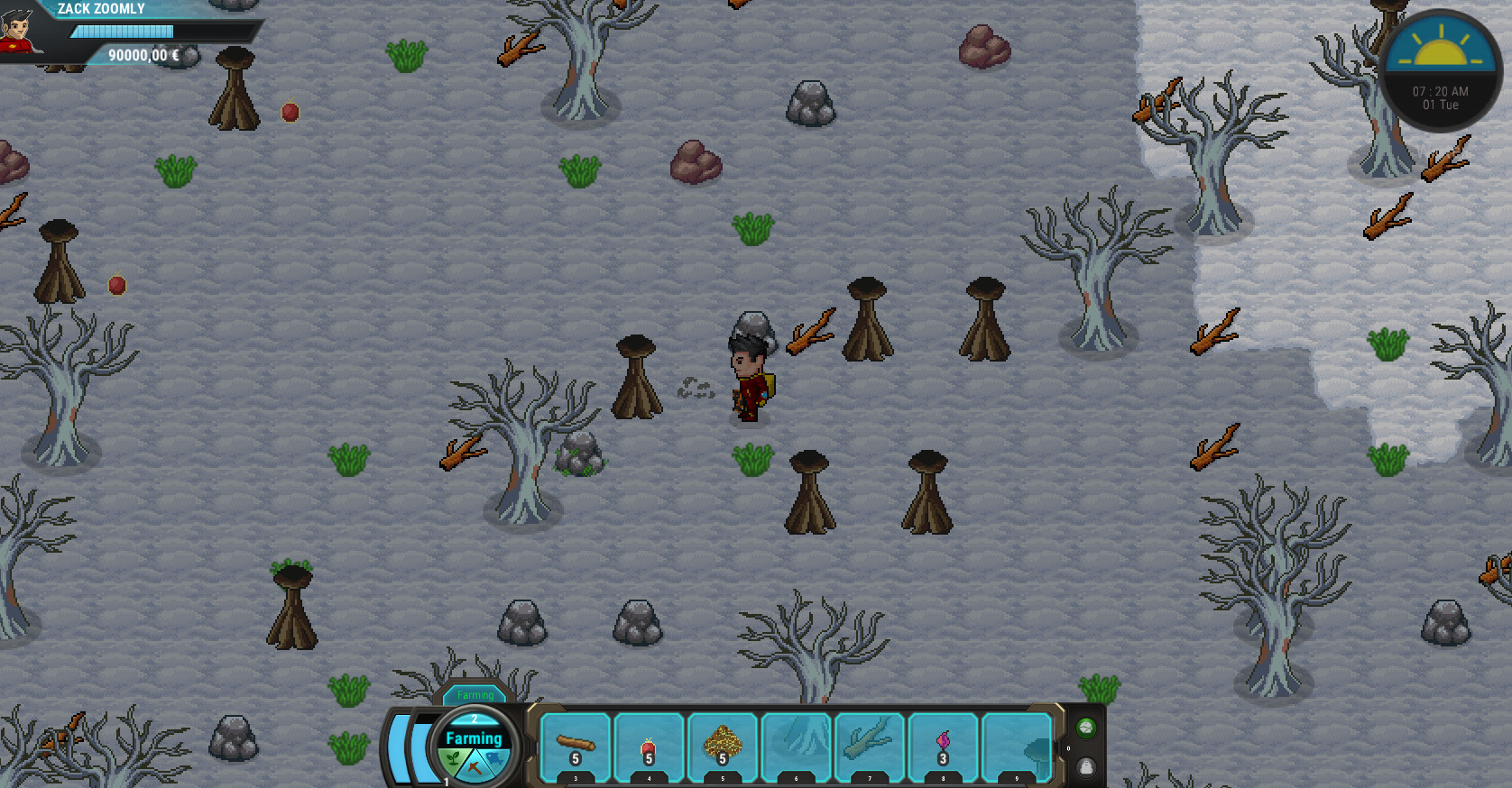Select the plant segment of the skill wheel

453,759
